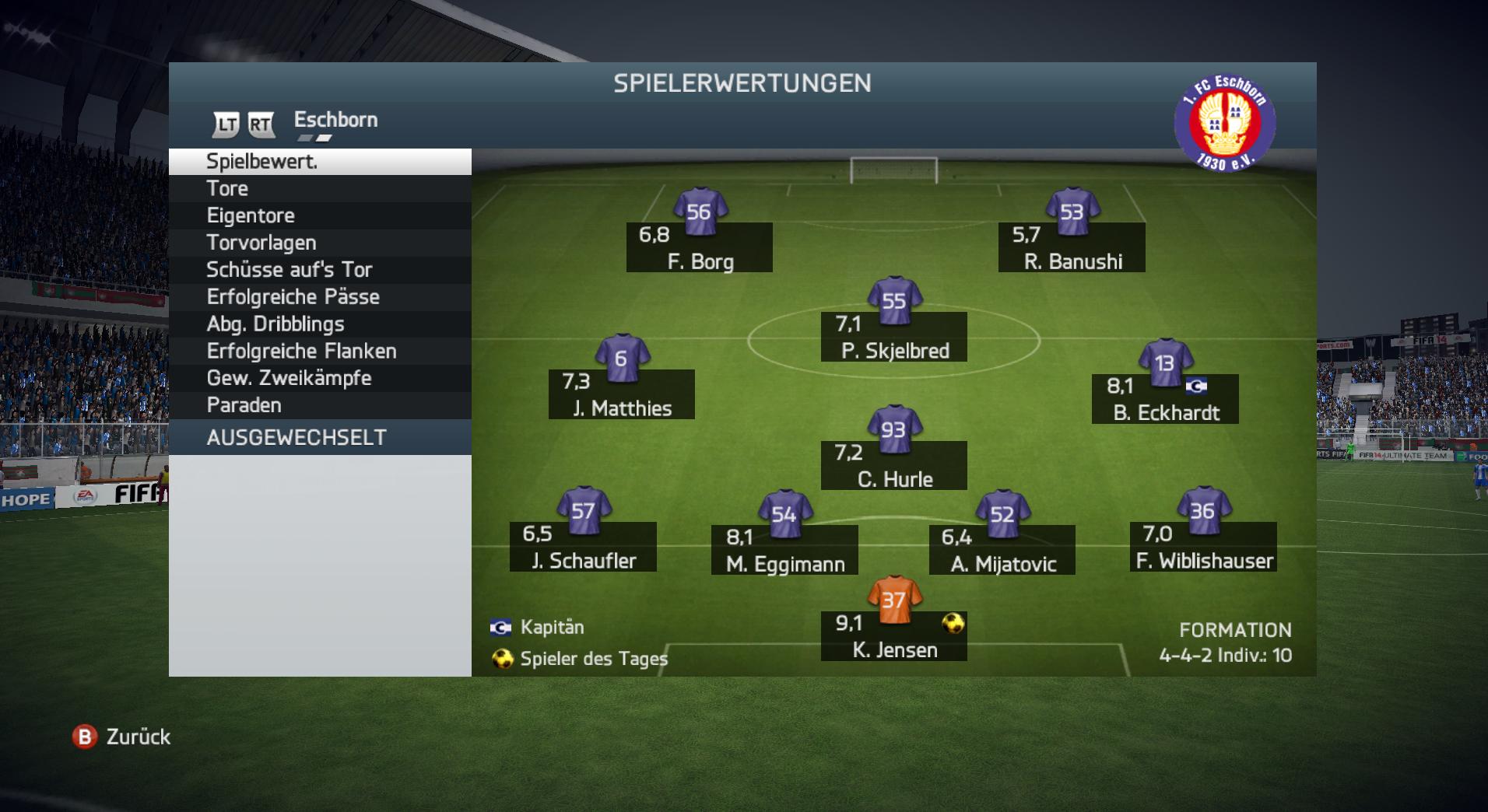Select P. Skjelbred's rating card
Screen dimensions: 1488x812
894,337
